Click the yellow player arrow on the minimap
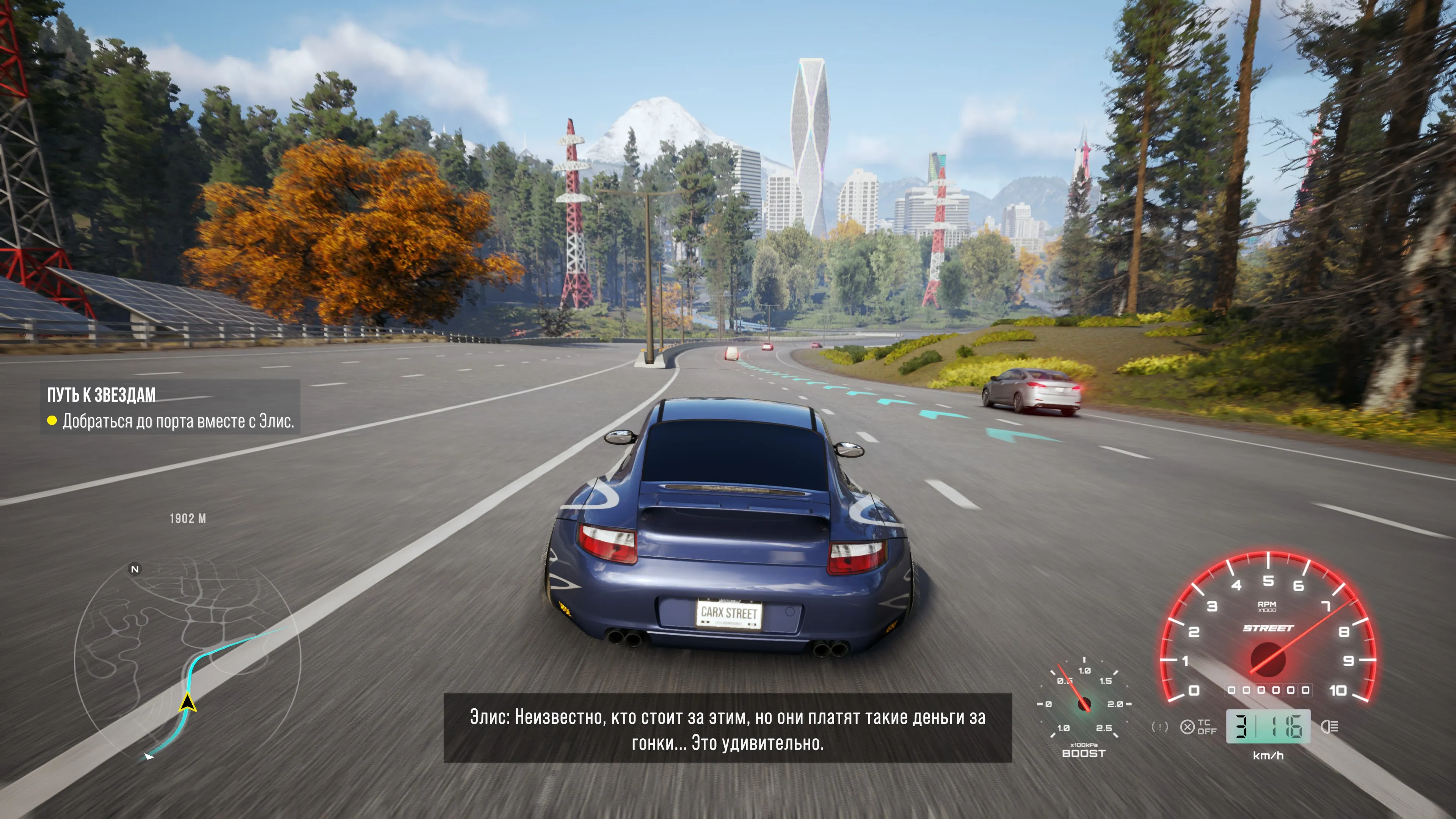 [x=188, y=703]
